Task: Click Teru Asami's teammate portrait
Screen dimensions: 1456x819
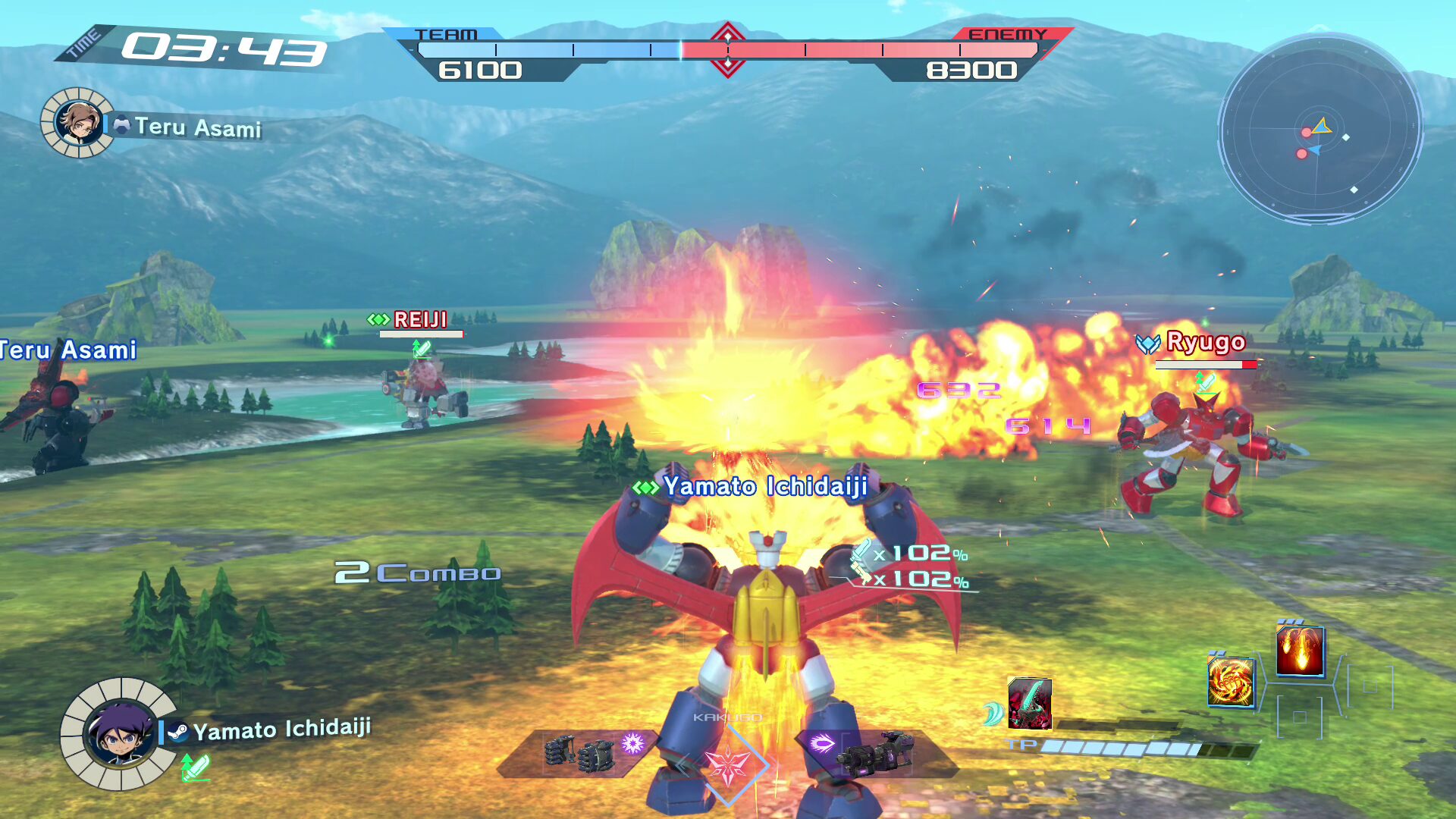Action: tap(78, 123)
